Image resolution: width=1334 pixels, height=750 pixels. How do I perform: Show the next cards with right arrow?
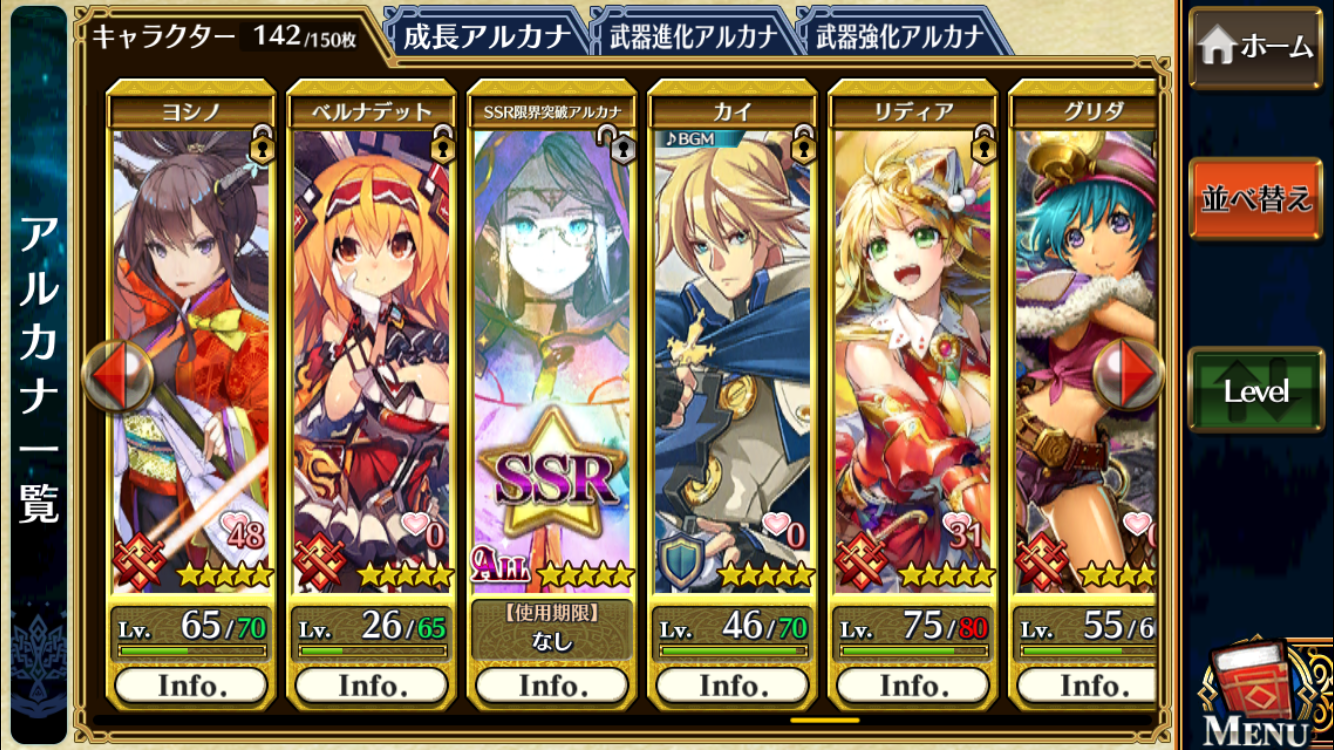pos(1128,376)
